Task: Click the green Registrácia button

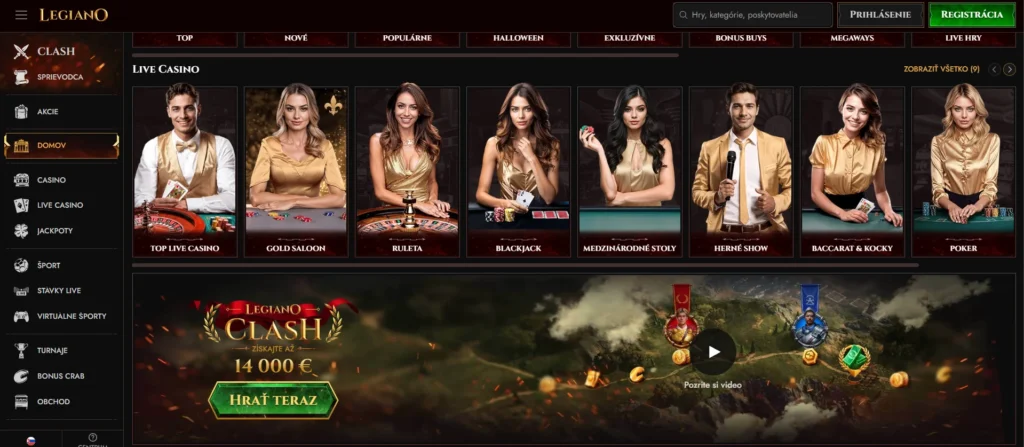Action: pyautogui.click(x=972, y=15)
